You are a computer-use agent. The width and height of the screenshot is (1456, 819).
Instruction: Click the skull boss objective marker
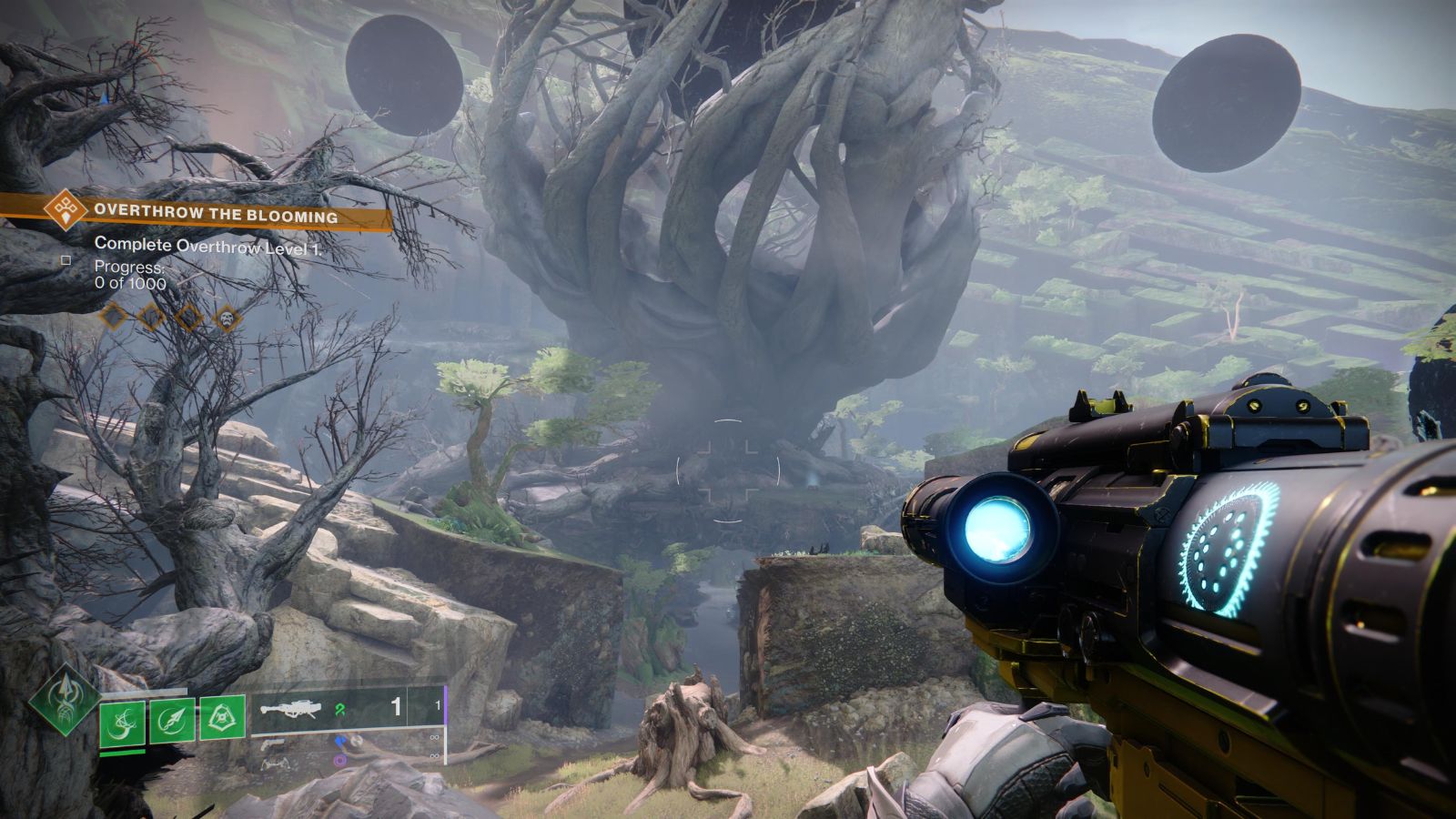tap(227, 318)
